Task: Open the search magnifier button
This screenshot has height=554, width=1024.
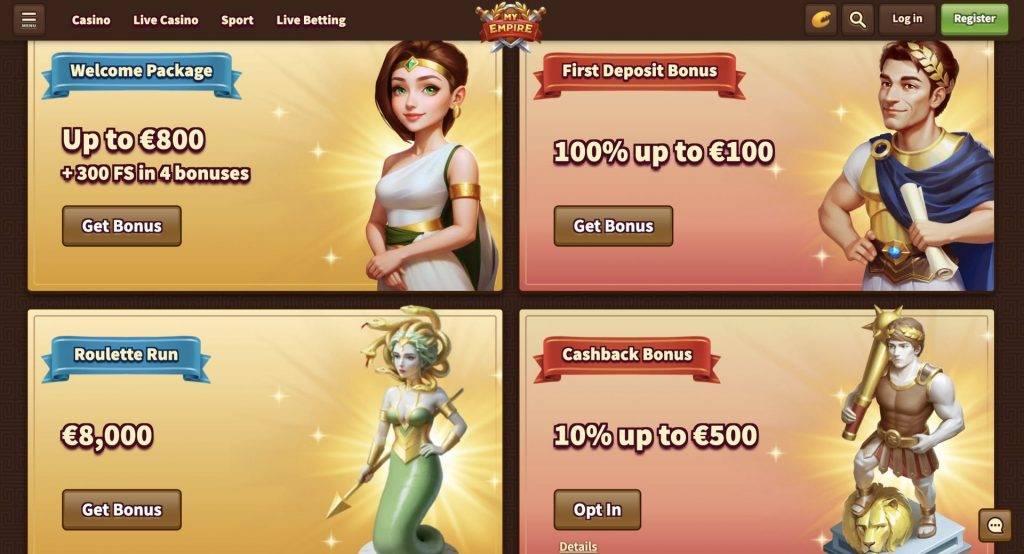Action: (x=857, y=19)
